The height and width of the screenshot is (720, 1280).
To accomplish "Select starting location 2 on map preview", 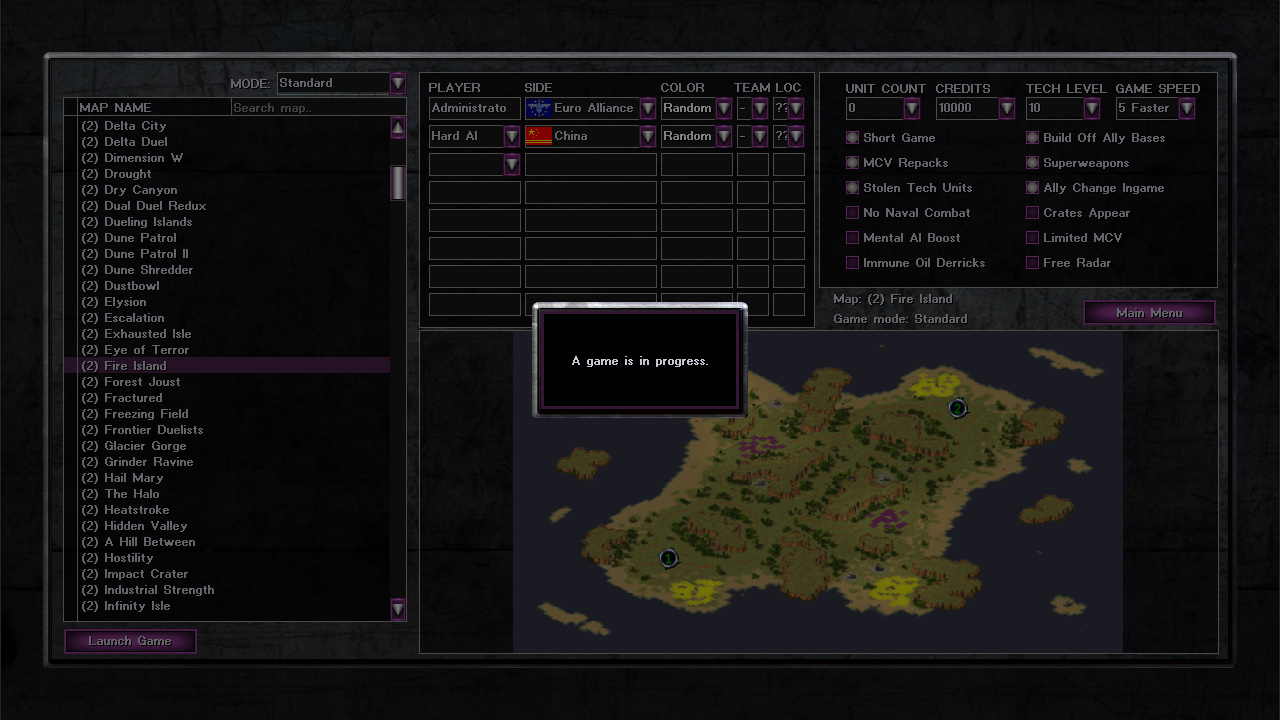I will point(957,408).
